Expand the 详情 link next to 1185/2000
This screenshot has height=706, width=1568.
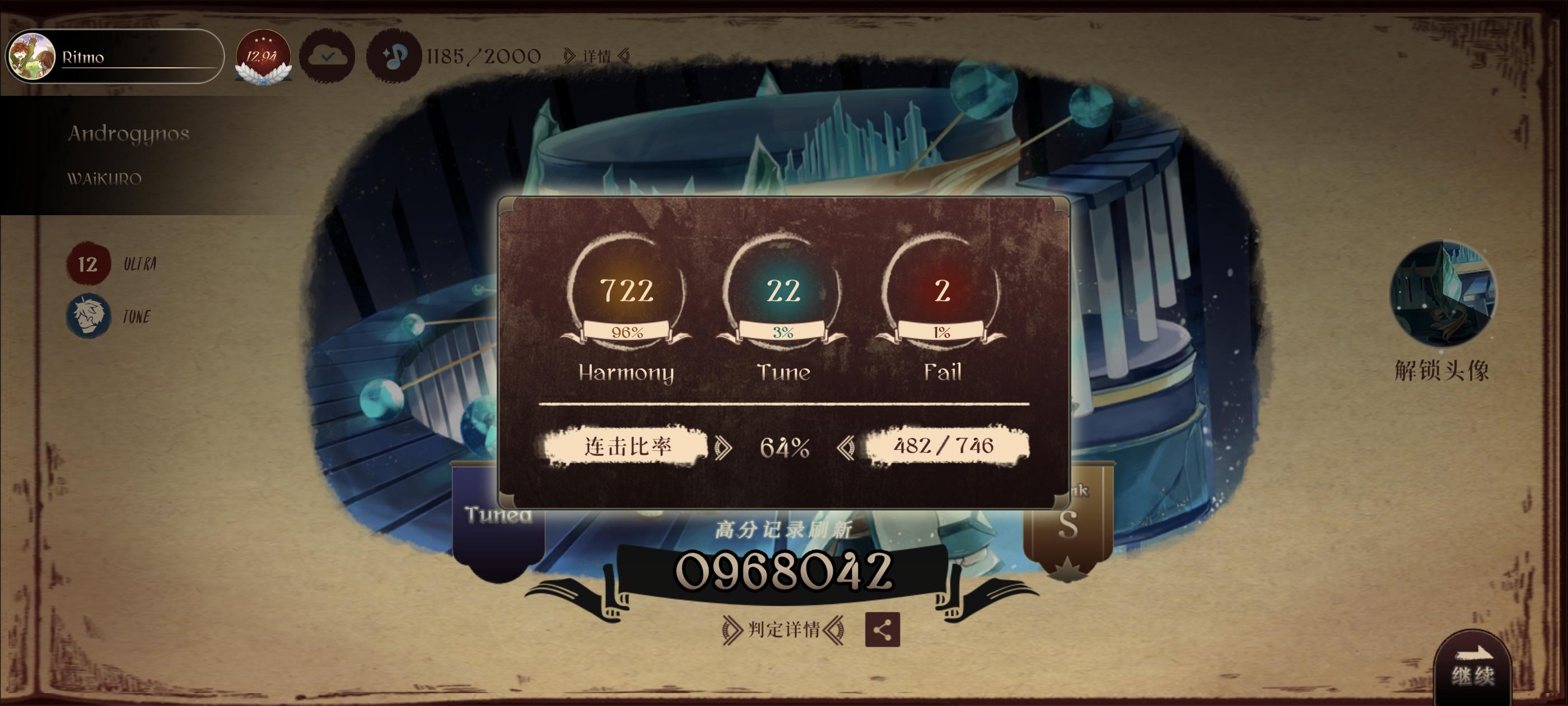coord(598,56)
